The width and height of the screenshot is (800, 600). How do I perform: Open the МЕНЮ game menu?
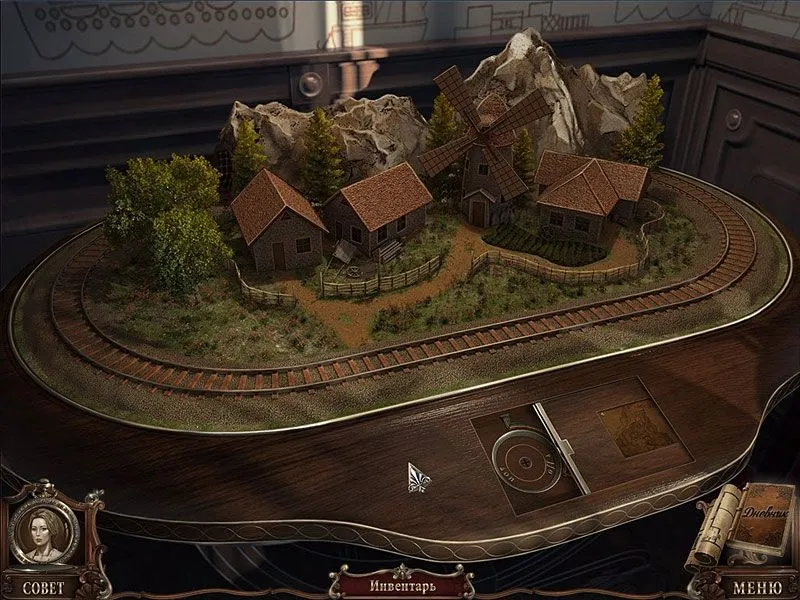757,587
